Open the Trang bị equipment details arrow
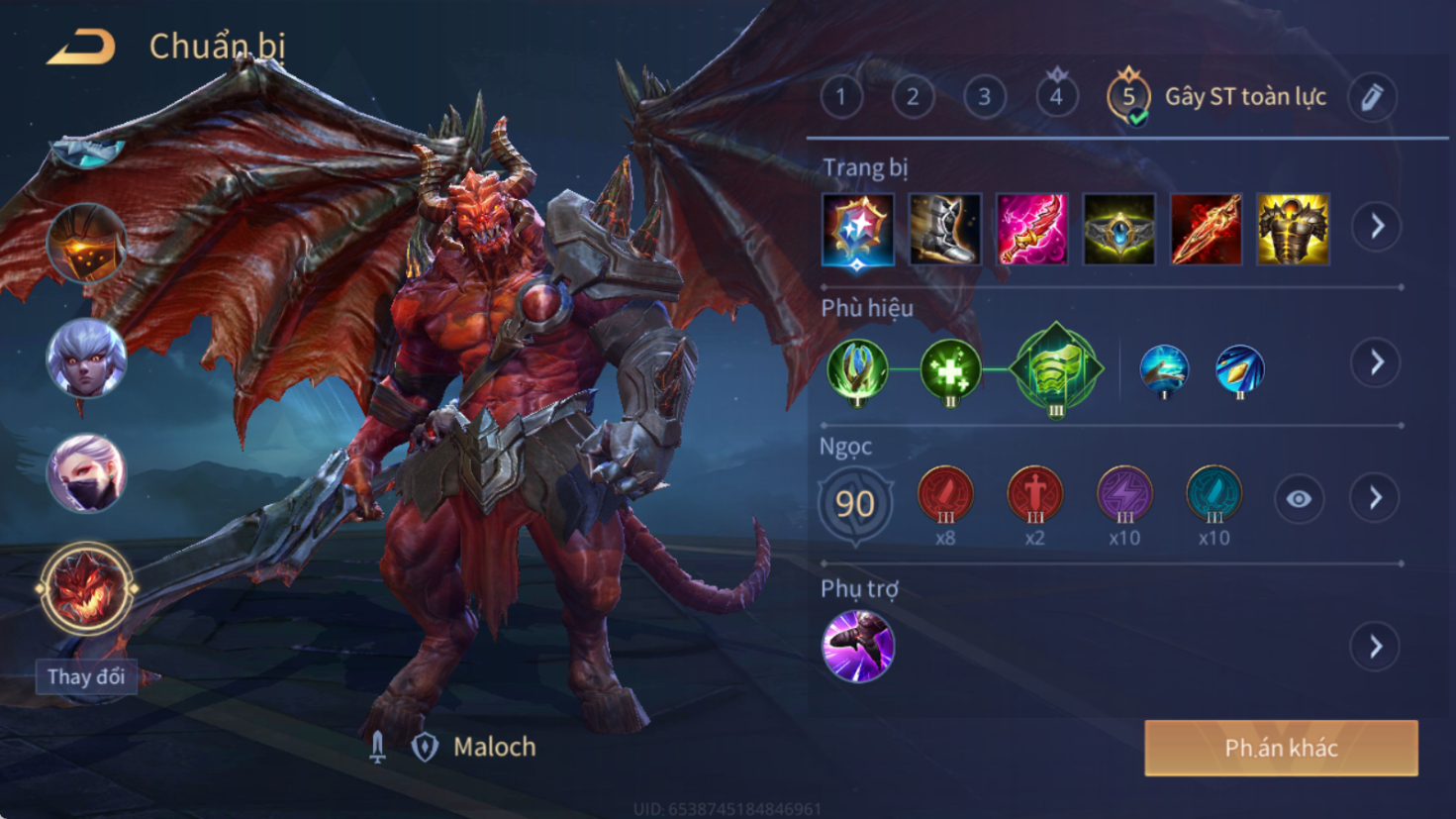Viewport: 1456px width, 819px height. coord(1377,227)
